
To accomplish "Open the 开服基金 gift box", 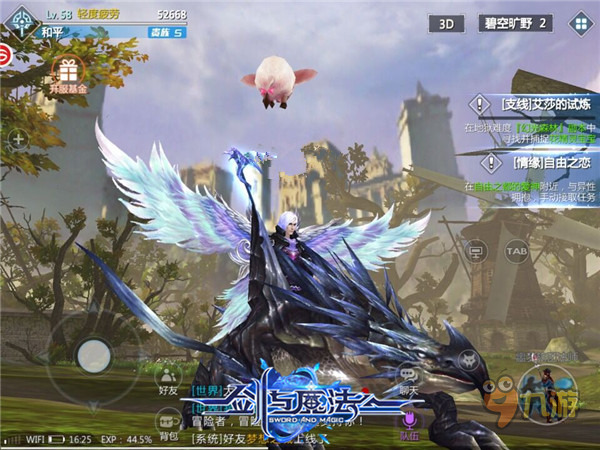I will point(68,73).
